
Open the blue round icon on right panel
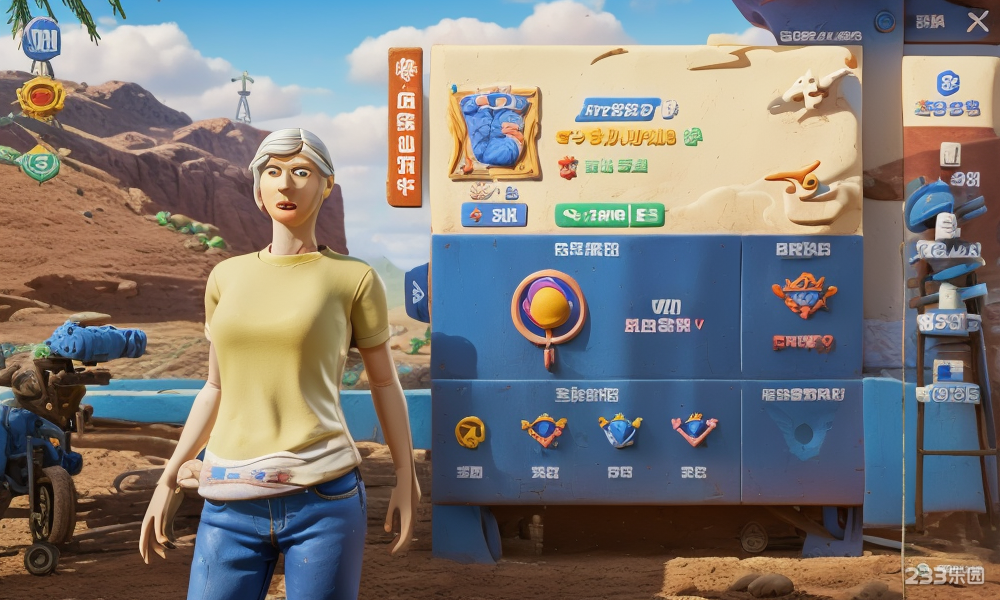point(948,83)
